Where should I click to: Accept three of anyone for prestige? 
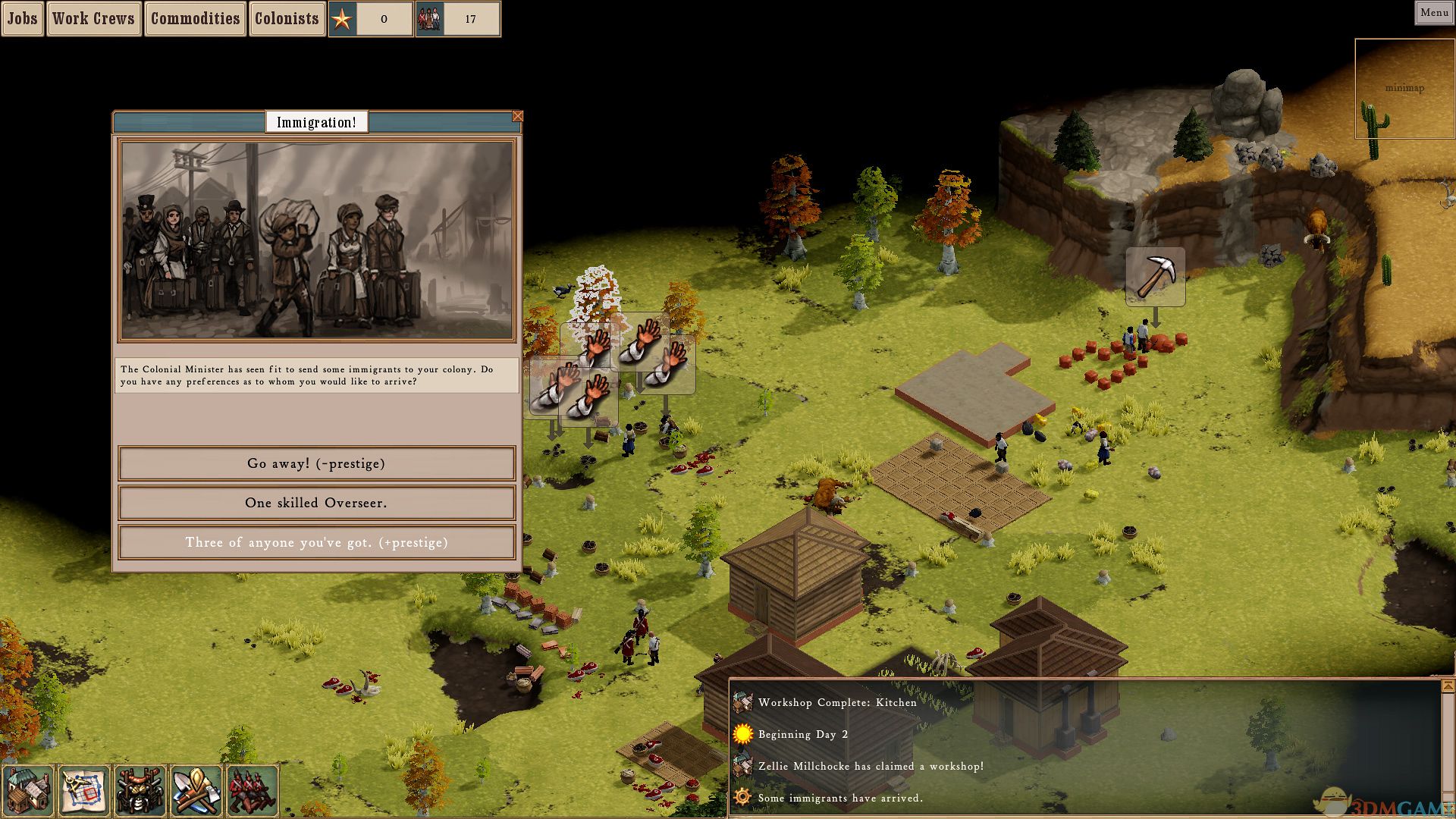pyautogui.click(x=316, y=542)
